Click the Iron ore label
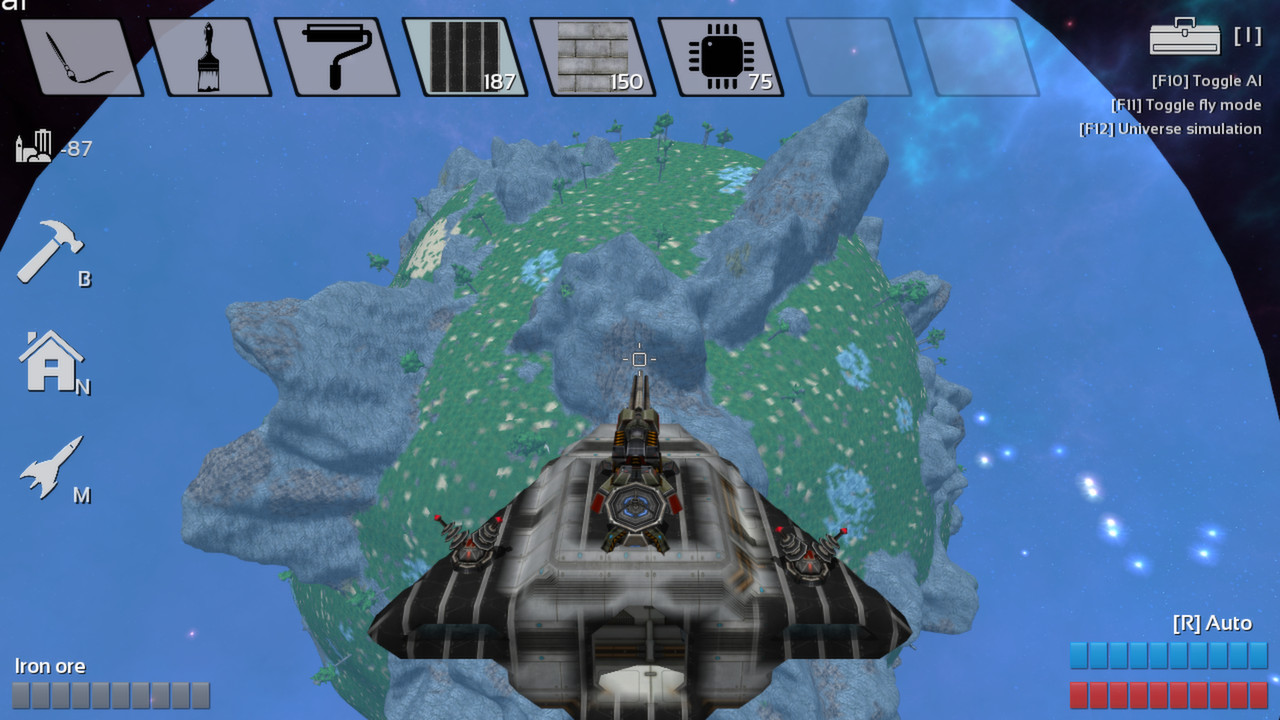Screen dimensions: 1280x720 (51, 666)
